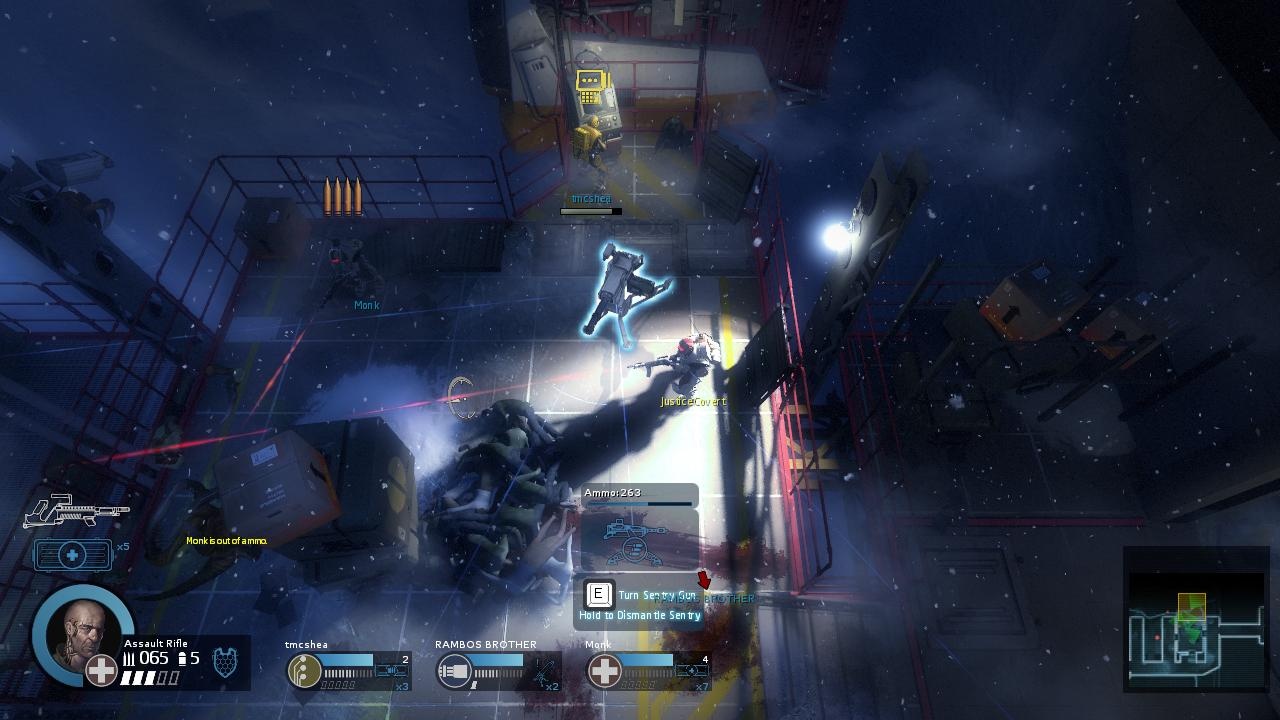Click the x3 item icon on tmcshea's panel
Viewport: 1280px width, 720px height.
(391, 670)
